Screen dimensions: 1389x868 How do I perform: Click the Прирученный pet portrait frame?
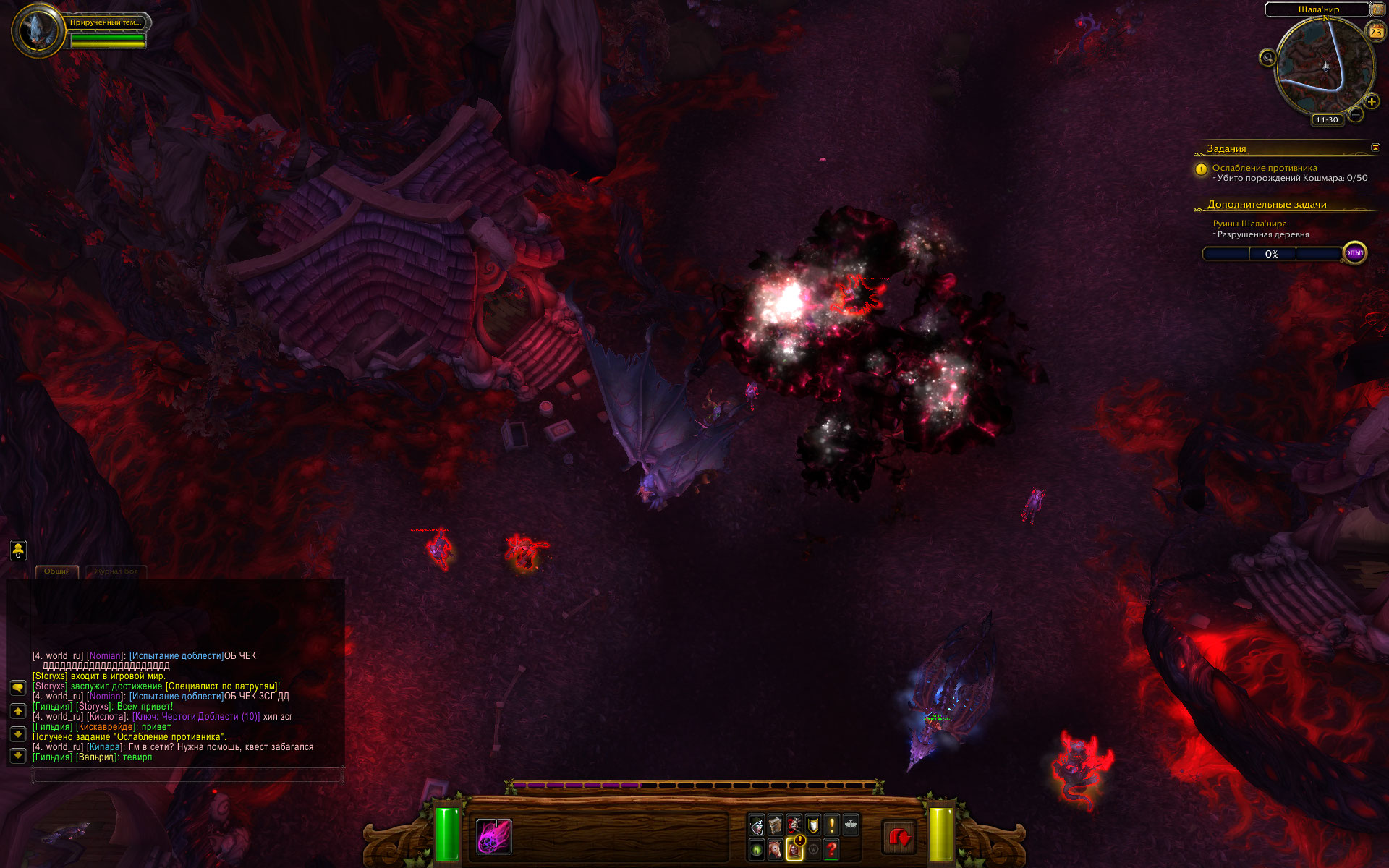36,30
